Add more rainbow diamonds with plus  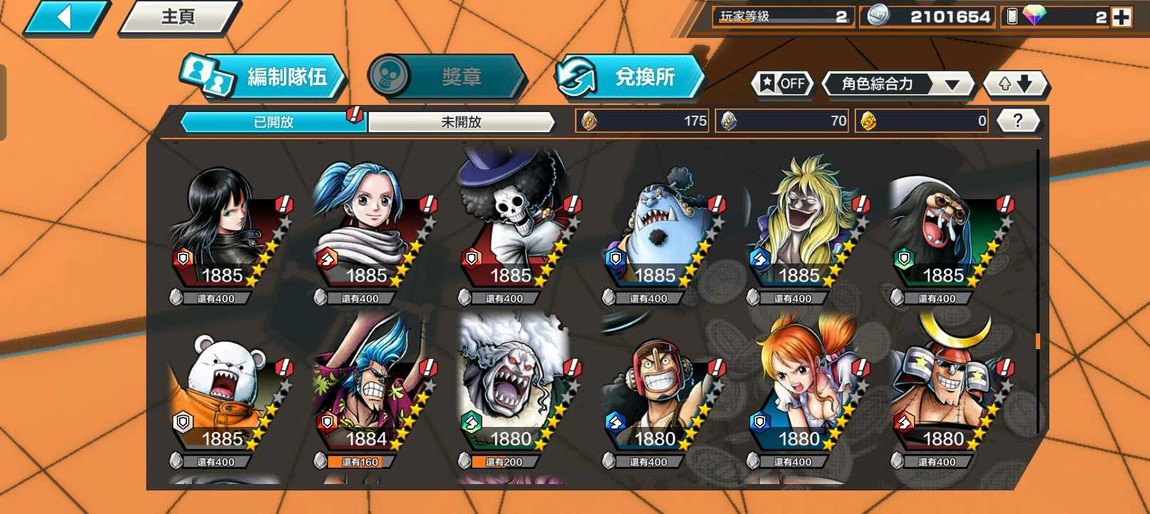click(x=1122, y=17)
